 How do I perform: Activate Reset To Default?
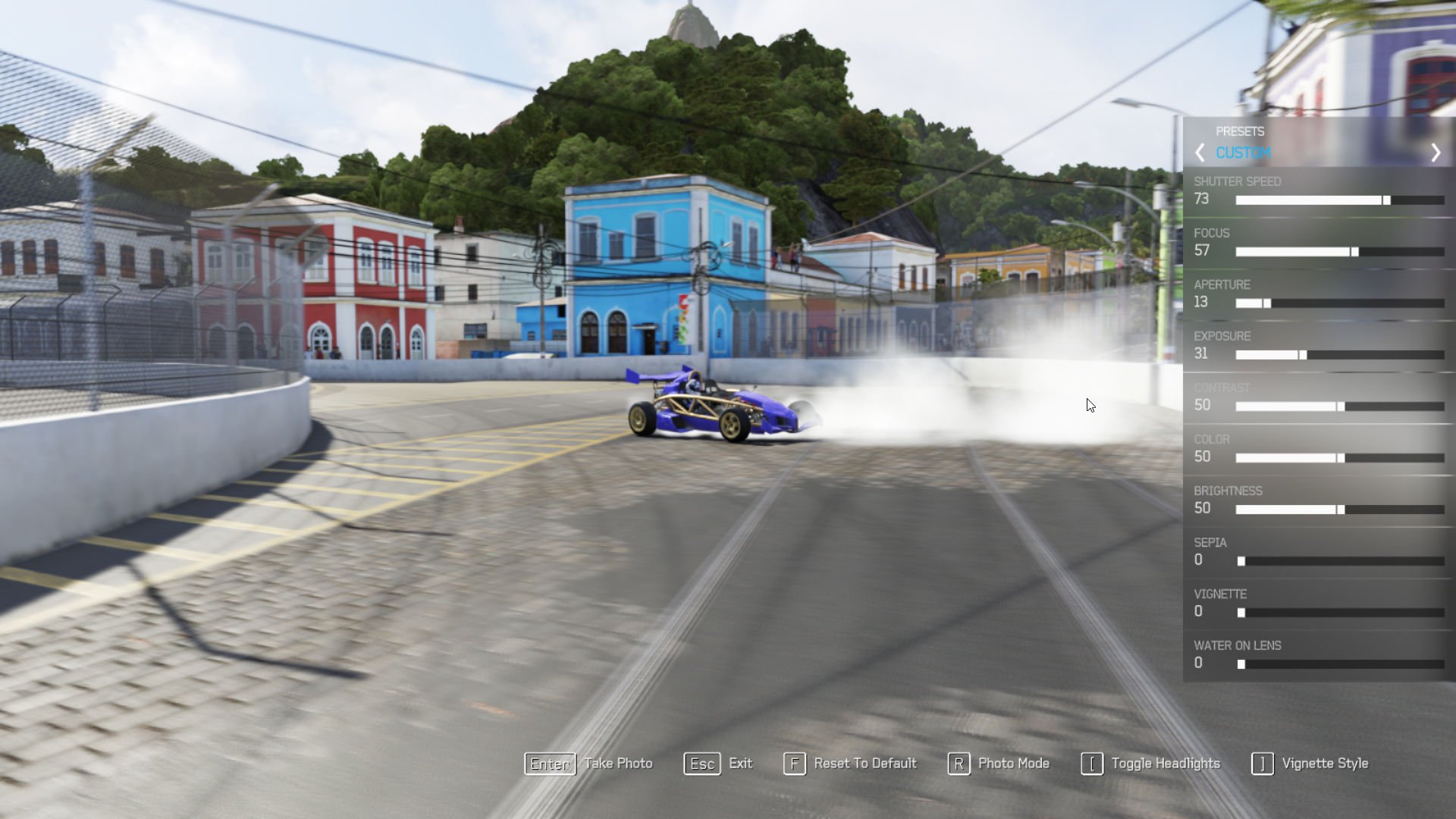point(864,763)
